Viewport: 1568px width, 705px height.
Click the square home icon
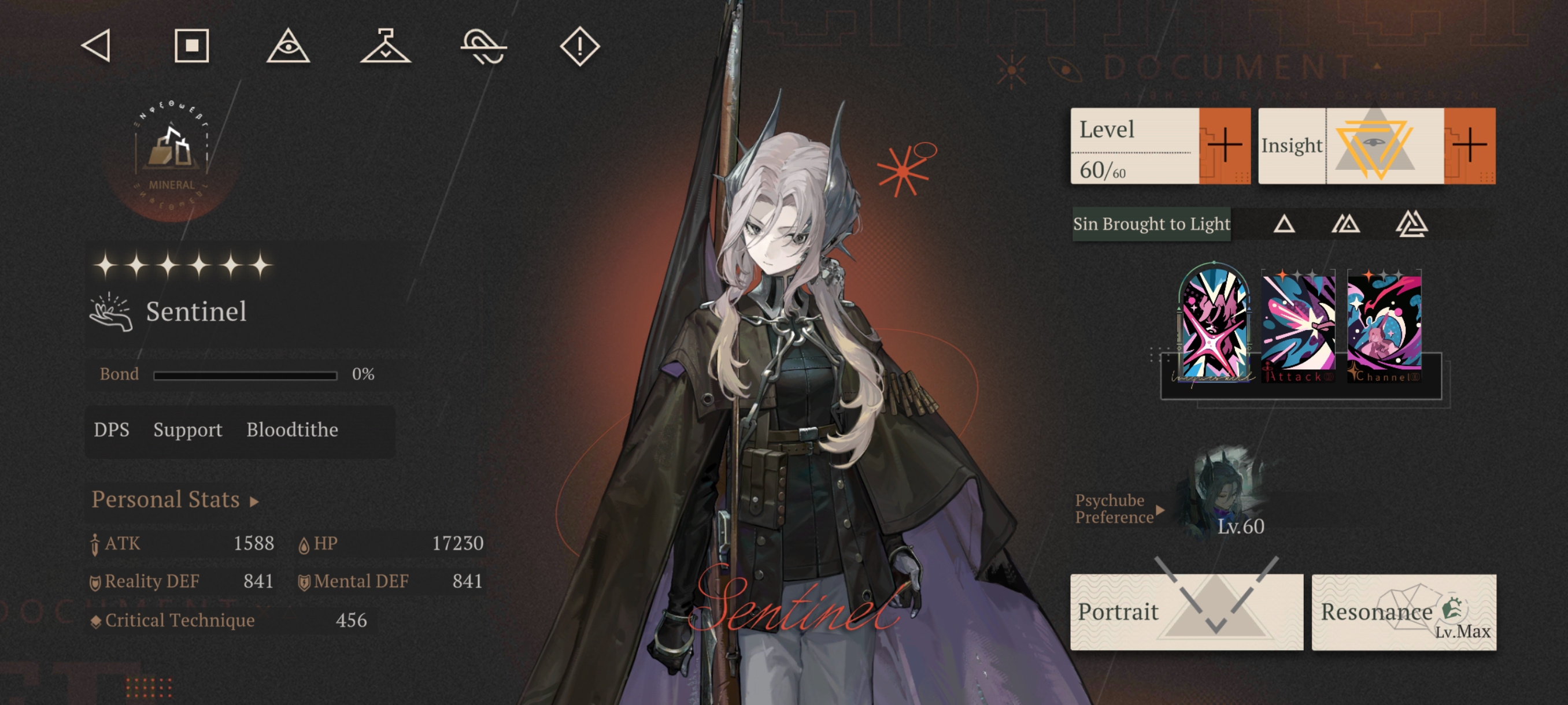click(x=192, y=46)
